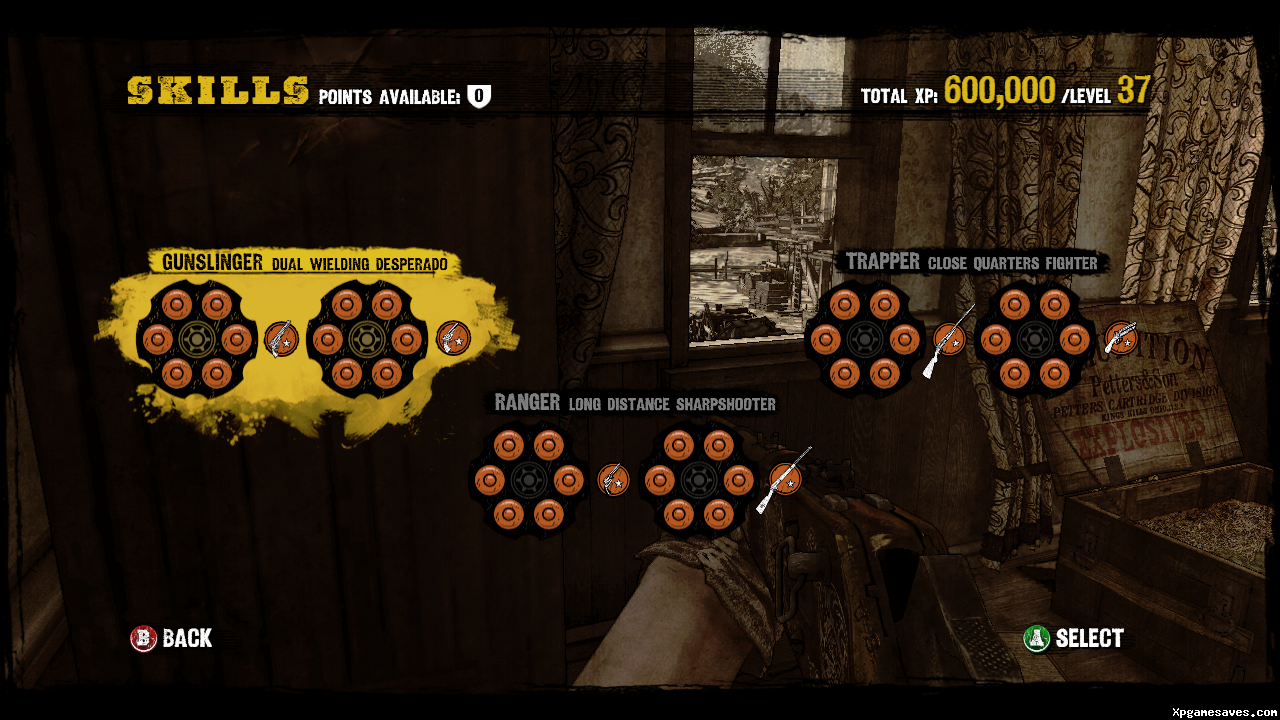Click the Gunslinger short revolver reward icon
This screenshot has height=720, width=1280.
452,339
